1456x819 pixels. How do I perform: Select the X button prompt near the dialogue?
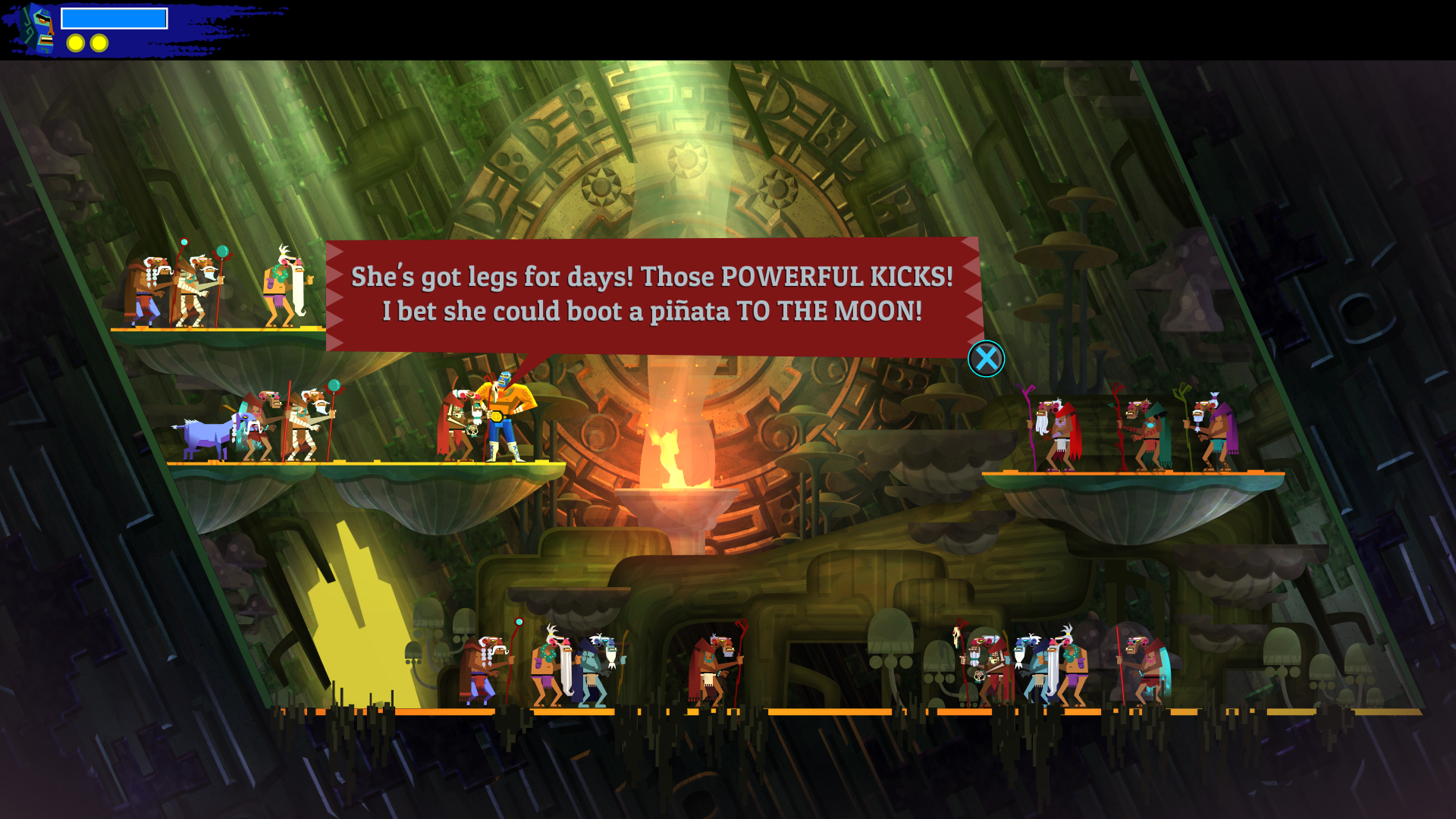pos(987,359)
